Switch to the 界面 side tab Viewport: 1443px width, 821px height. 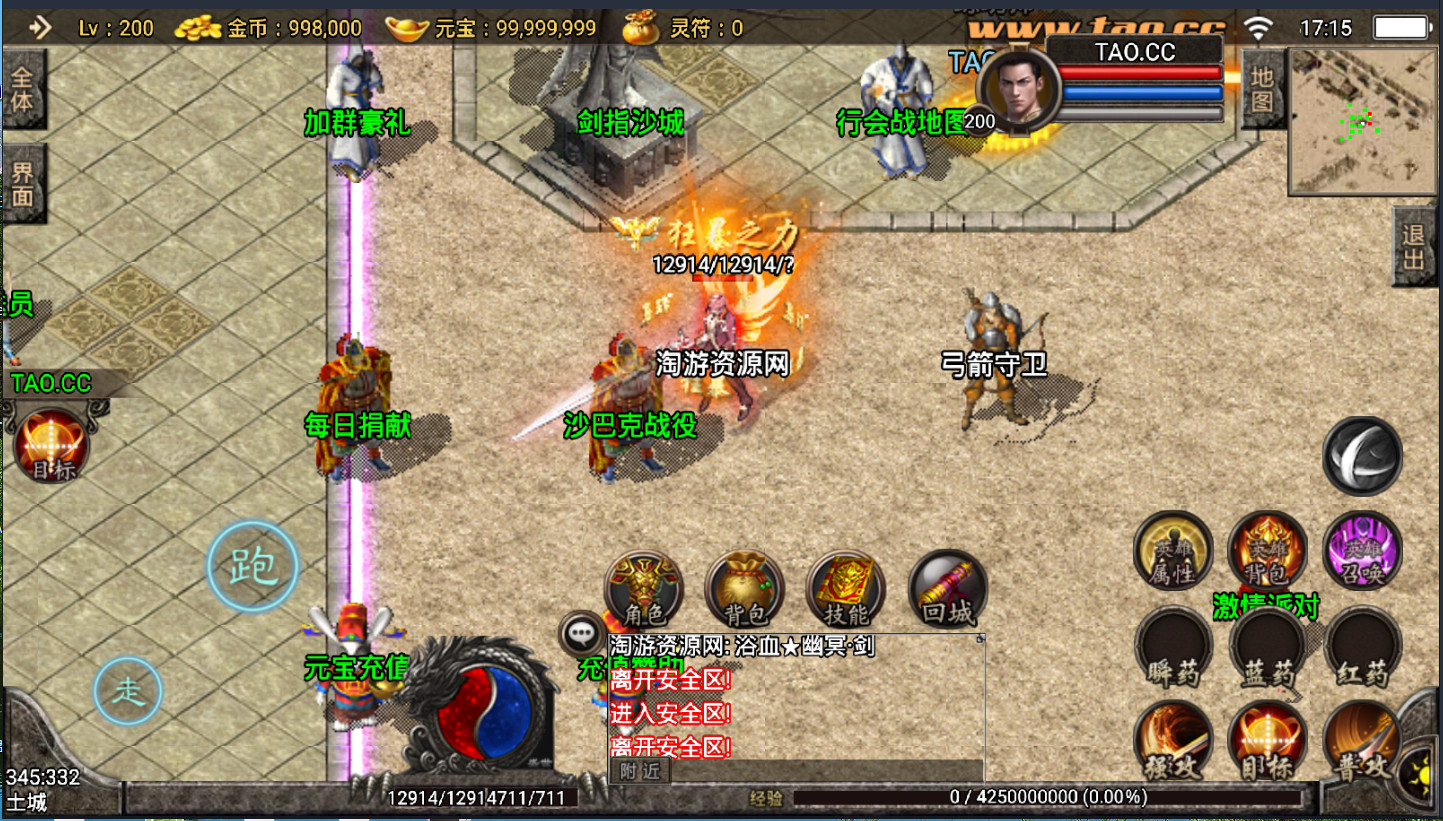pos(22,184)
